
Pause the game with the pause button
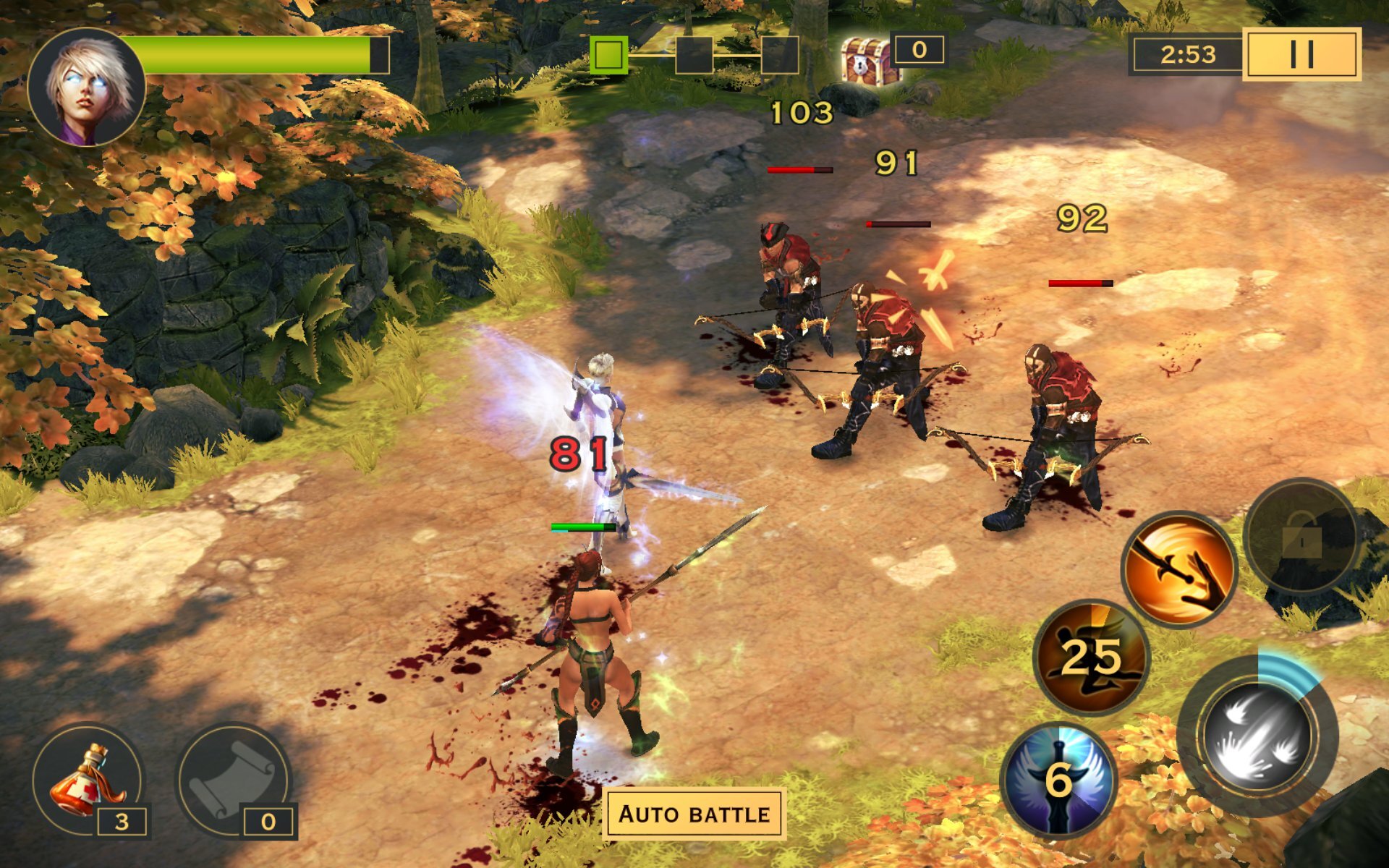1301,54
